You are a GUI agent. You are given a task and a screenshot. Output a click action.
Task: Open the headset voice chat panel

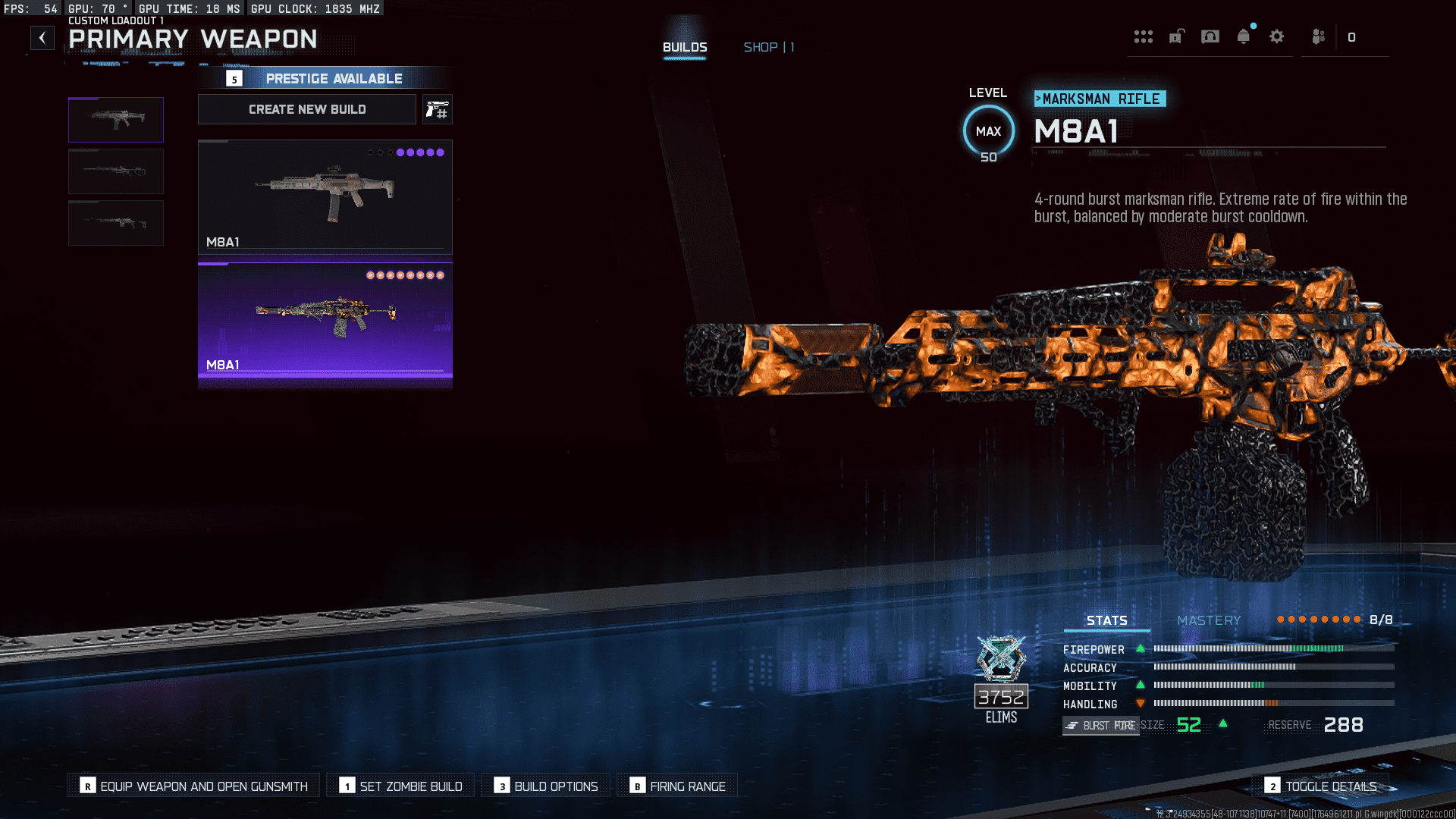tap(1210, 36)
